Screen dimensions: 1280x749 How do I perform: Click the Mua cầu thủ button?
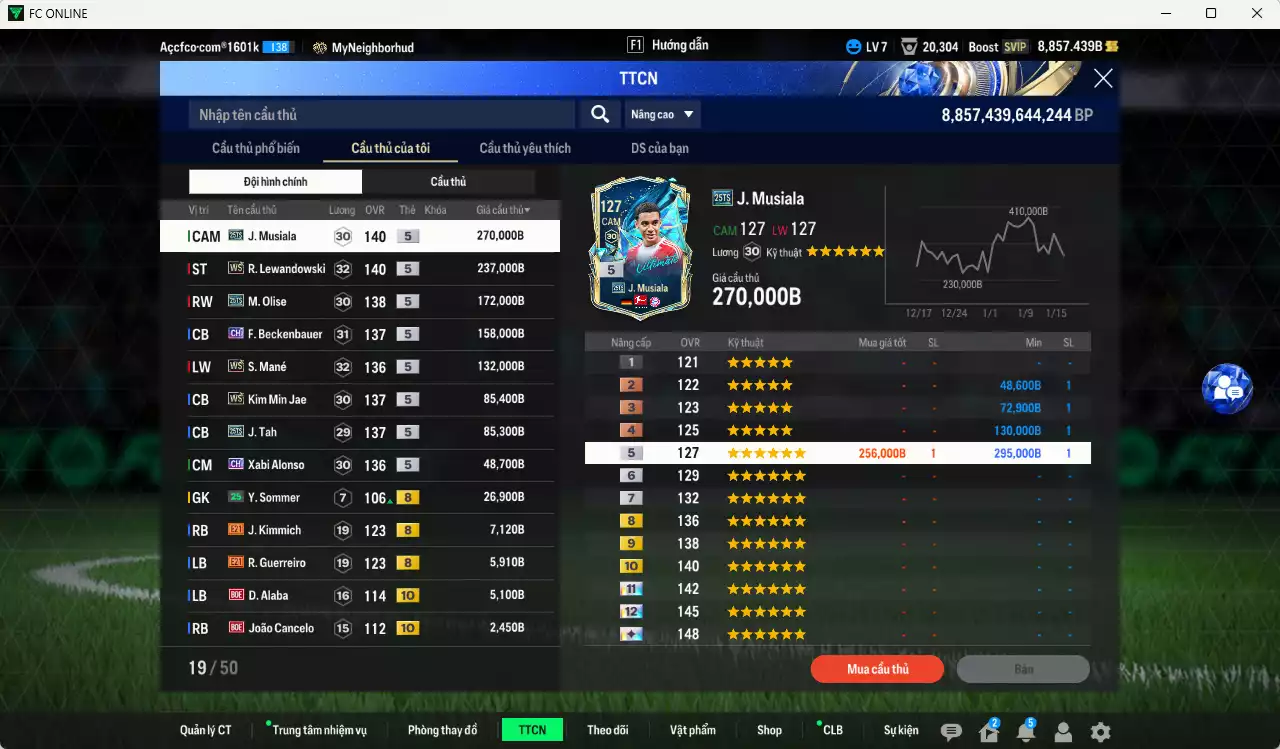[877, 669]
